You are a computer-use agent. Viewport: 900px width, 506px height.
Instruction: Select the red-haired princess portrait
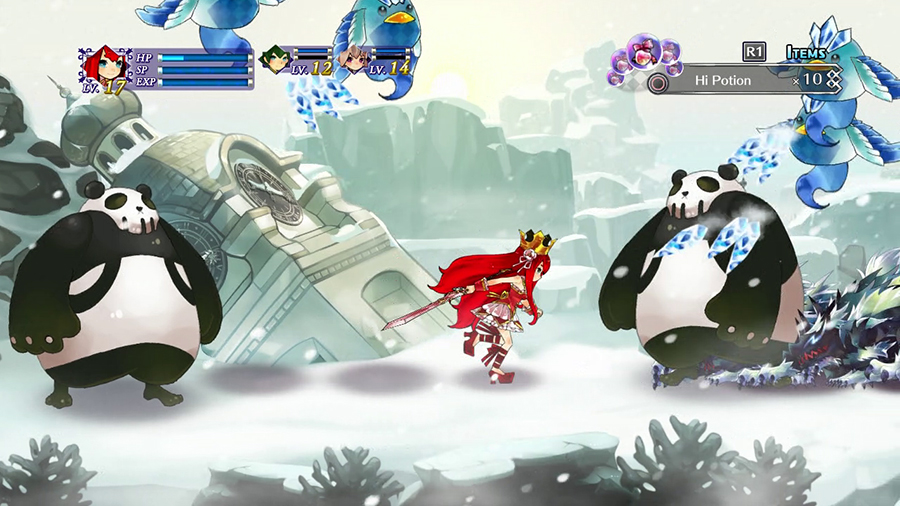pos(105,66)
